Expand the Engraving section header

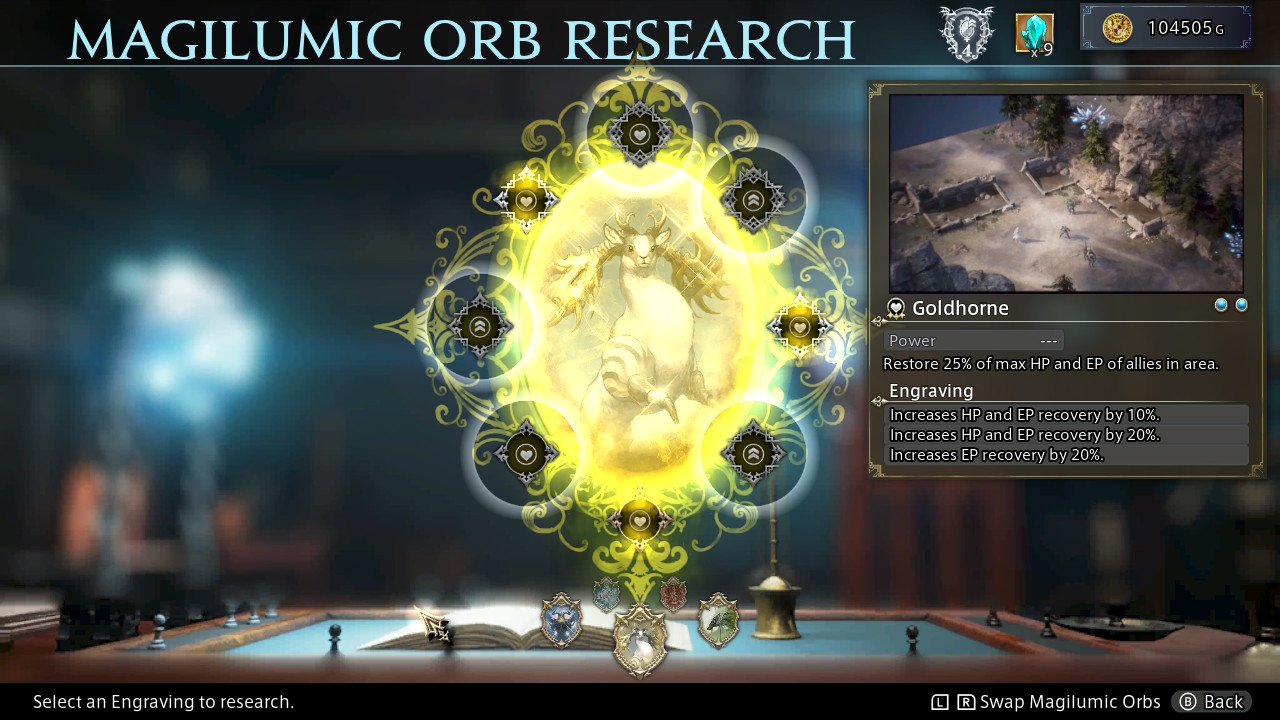(x=932, y=391)
